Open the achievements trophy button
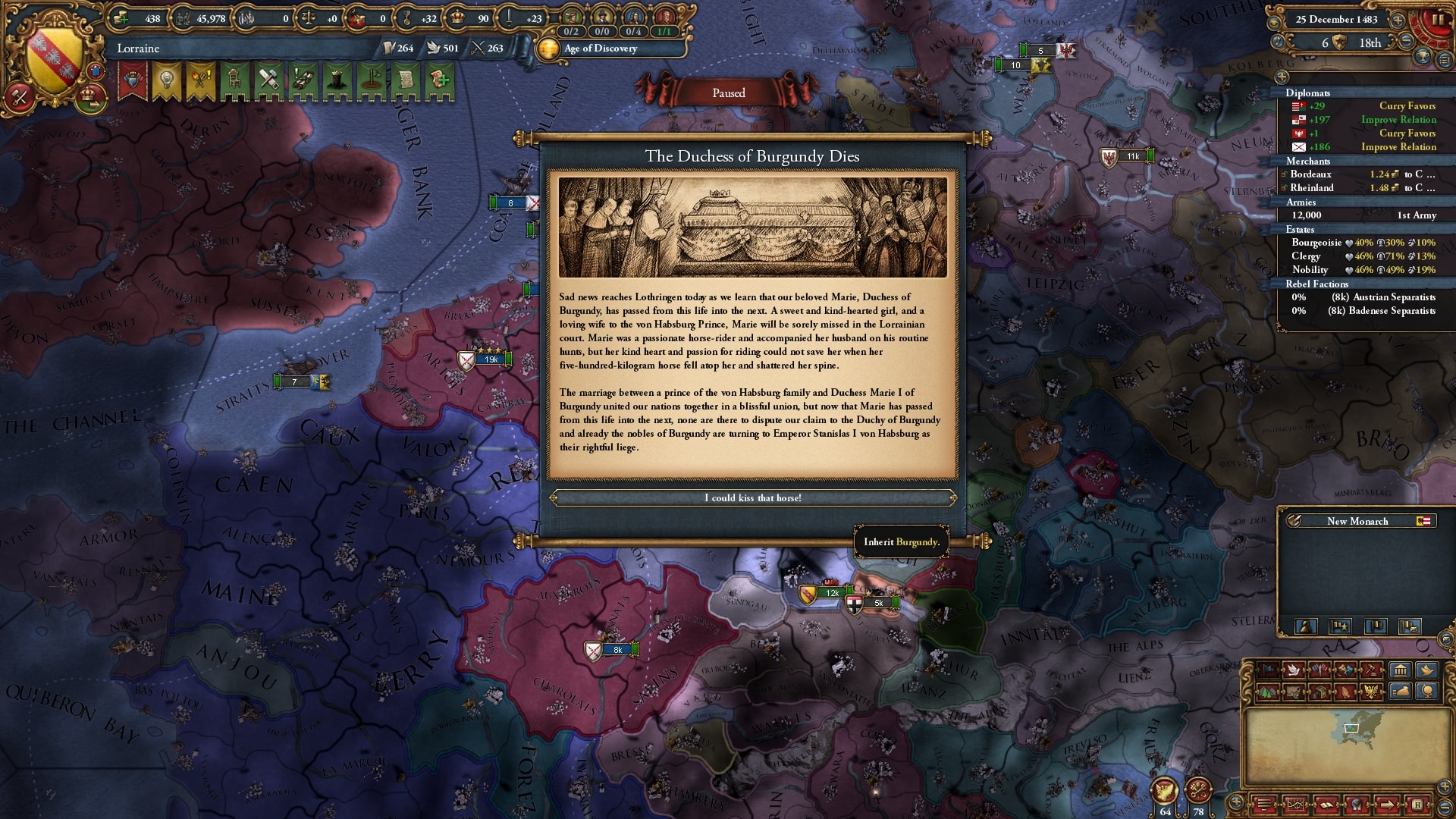The height and width of the screenshot is (819, 1456). click(1423, 56)
